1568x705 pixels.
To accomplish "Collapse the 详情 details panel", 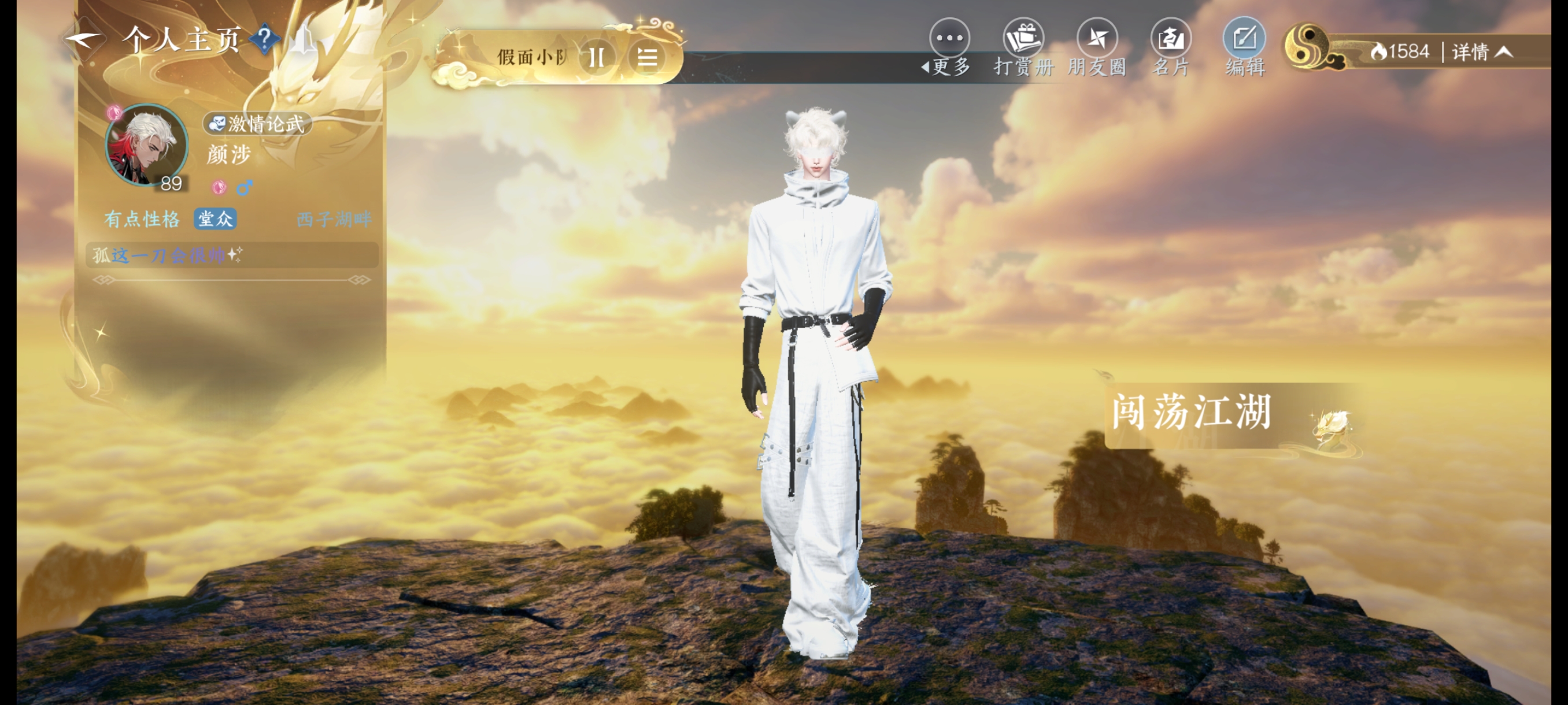I will (1482, 53).
